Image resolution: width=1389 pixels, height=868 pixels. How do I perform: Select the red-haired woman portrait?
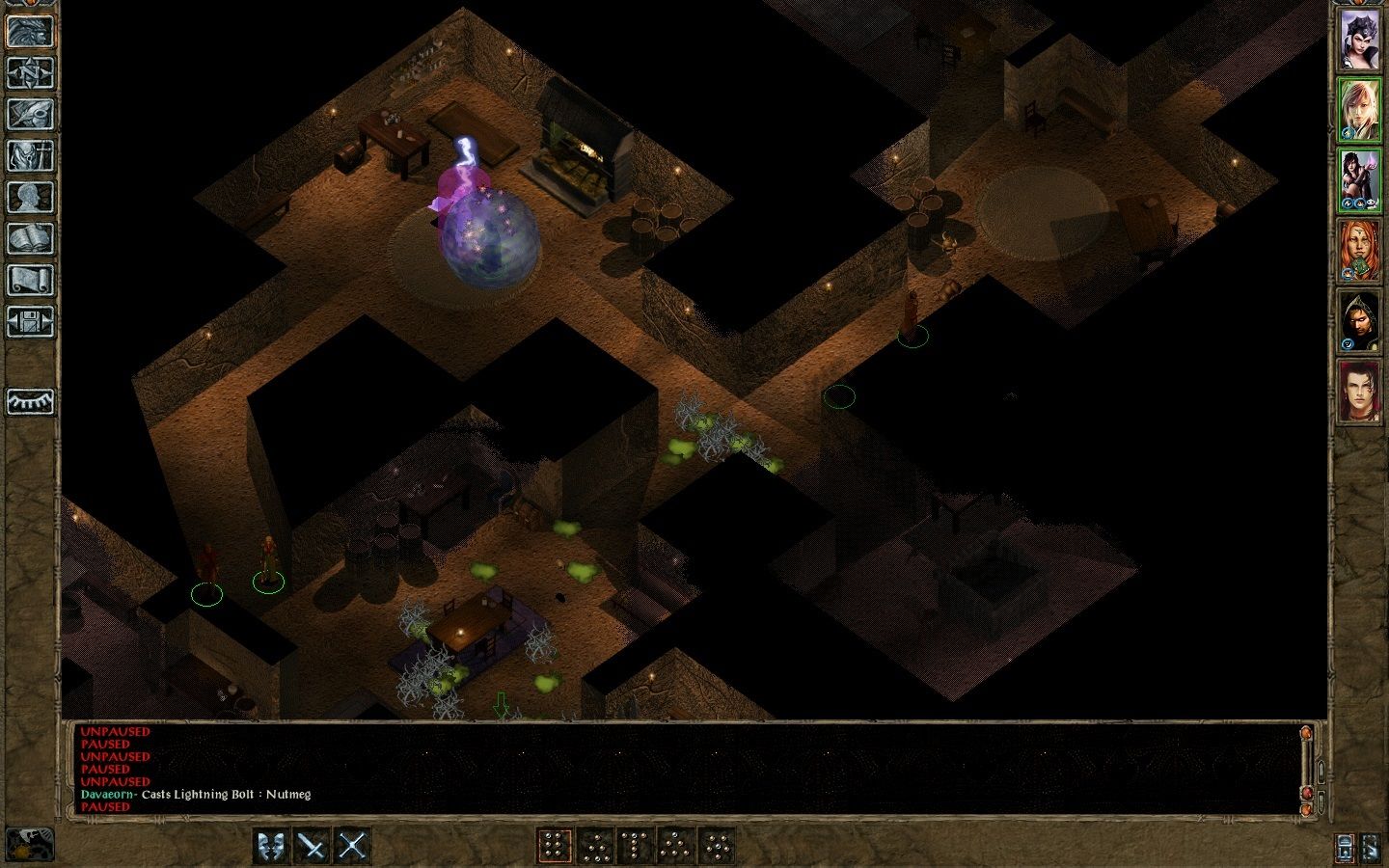click(1359, 253)
